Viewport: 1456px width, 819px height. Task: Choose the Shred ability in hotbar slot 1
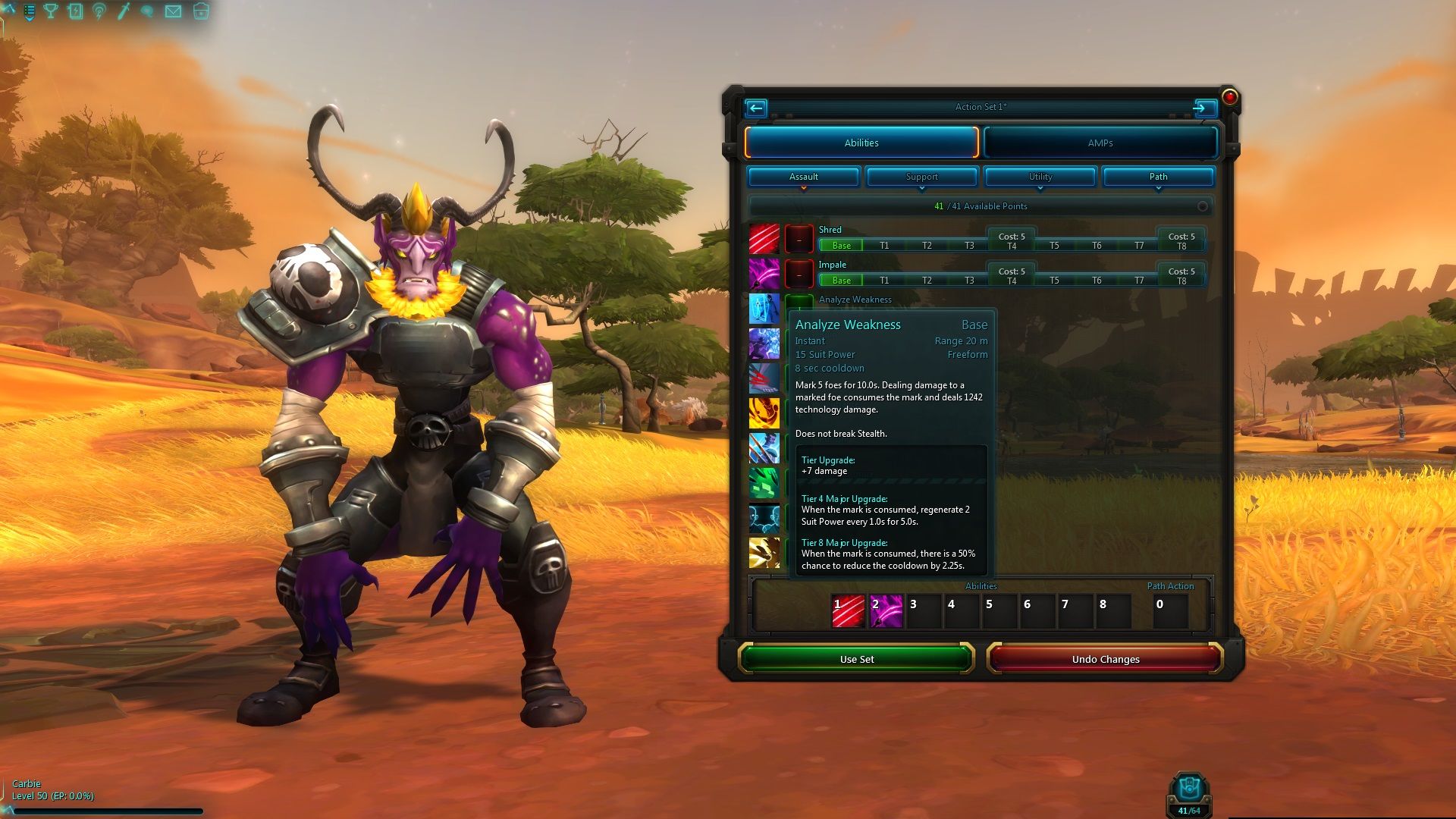[x=848, y=611]
